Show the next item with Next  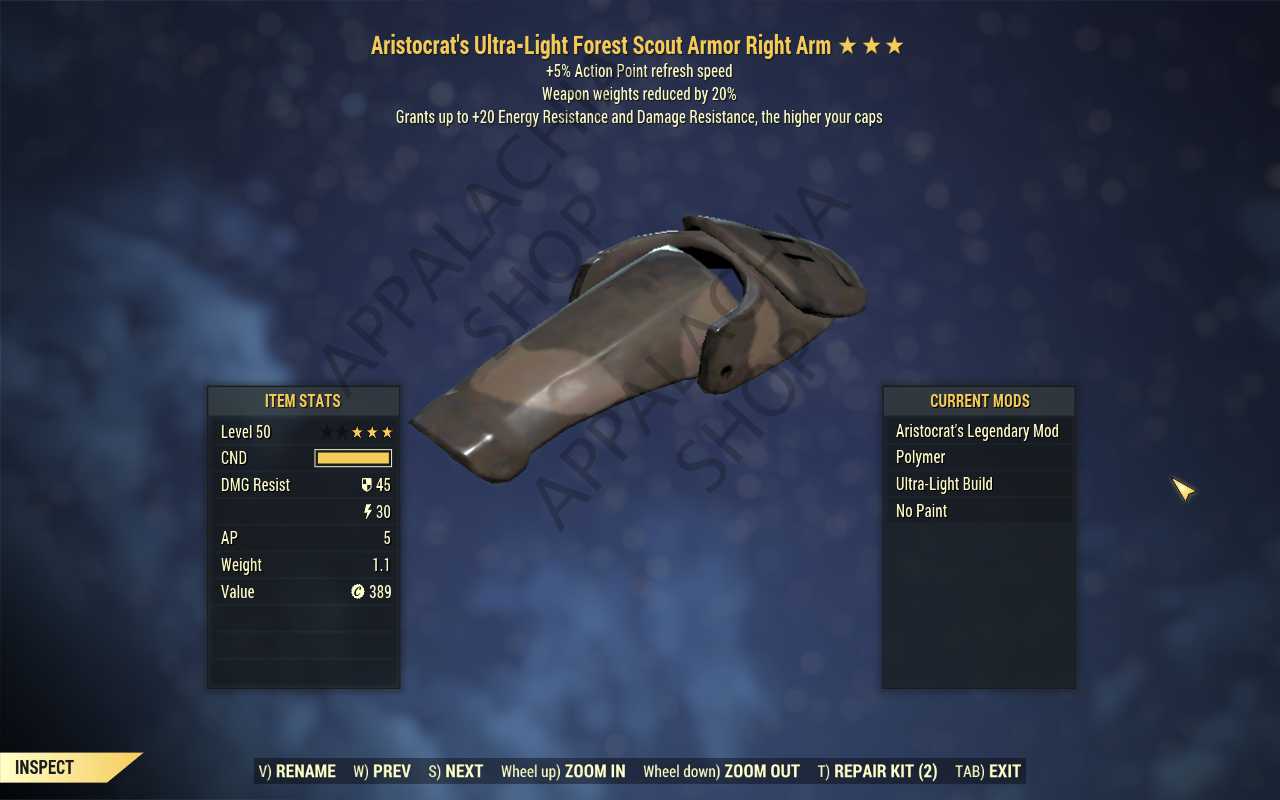click(x=456, y=771)
